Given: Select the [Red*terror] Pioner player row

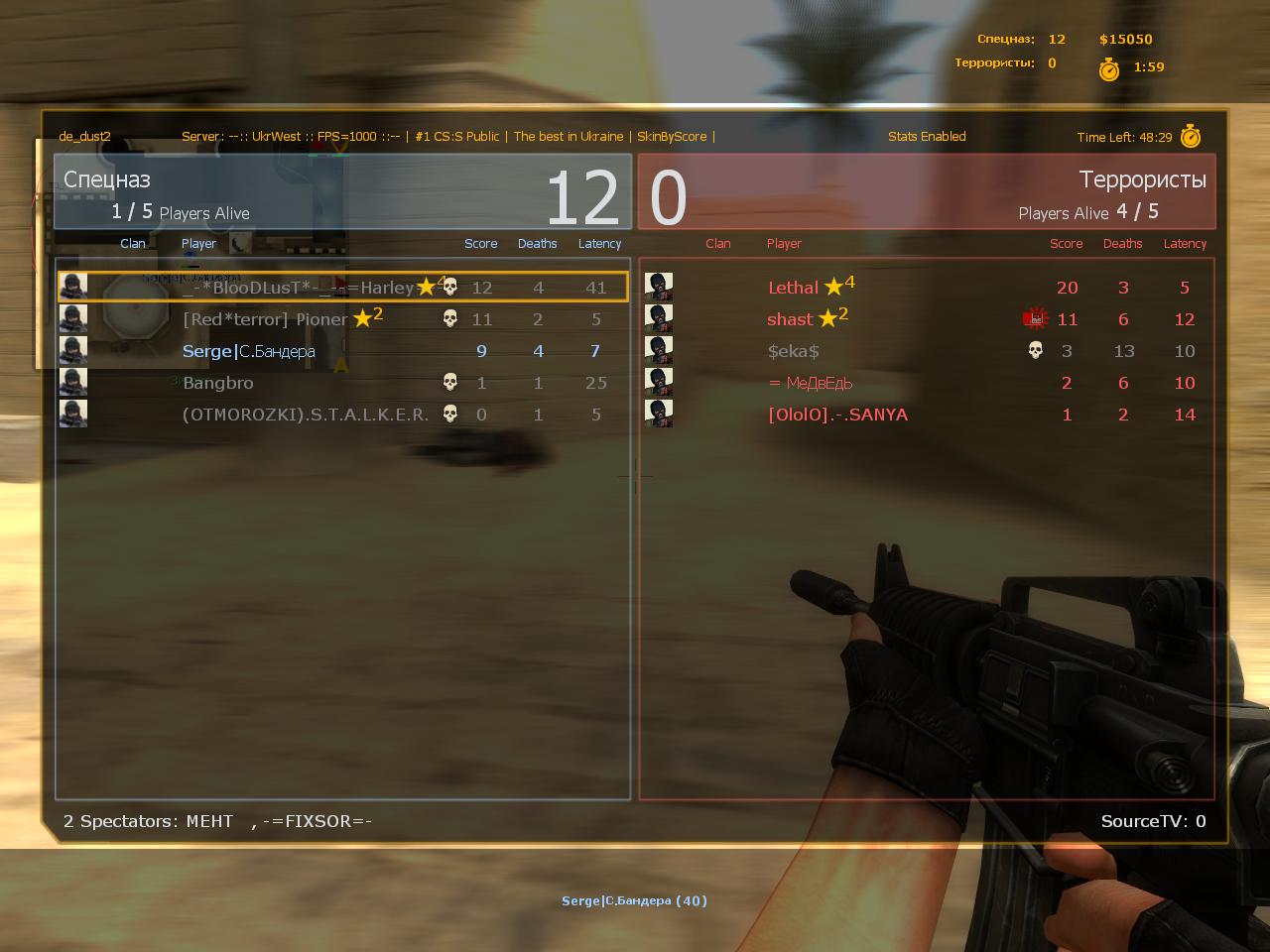Looking at the screenshot, I should click(342, 319).
